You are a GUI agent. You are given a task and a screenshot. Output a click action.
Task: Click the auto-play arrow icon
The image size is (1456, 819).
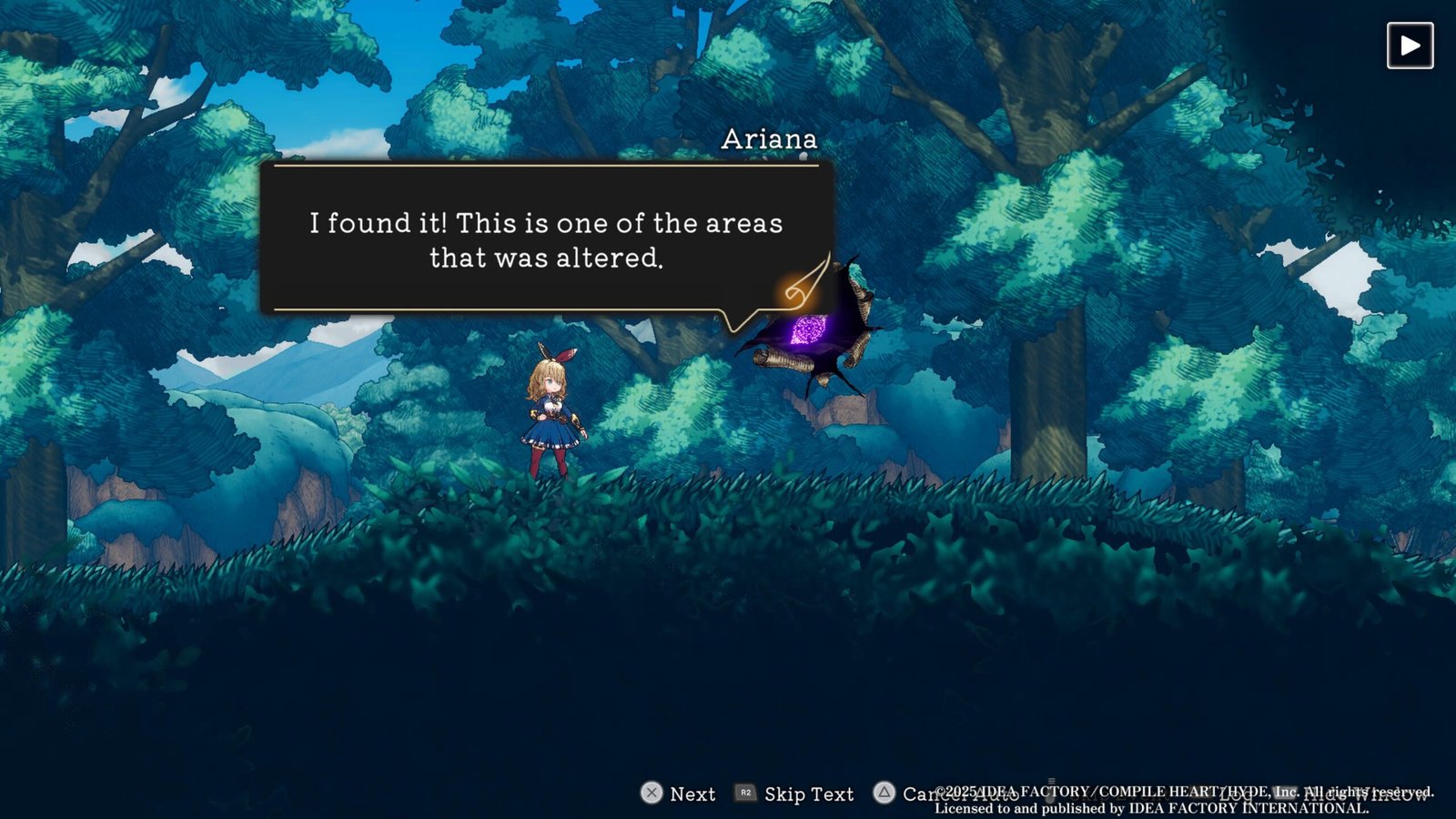[x=1410, y=45]
